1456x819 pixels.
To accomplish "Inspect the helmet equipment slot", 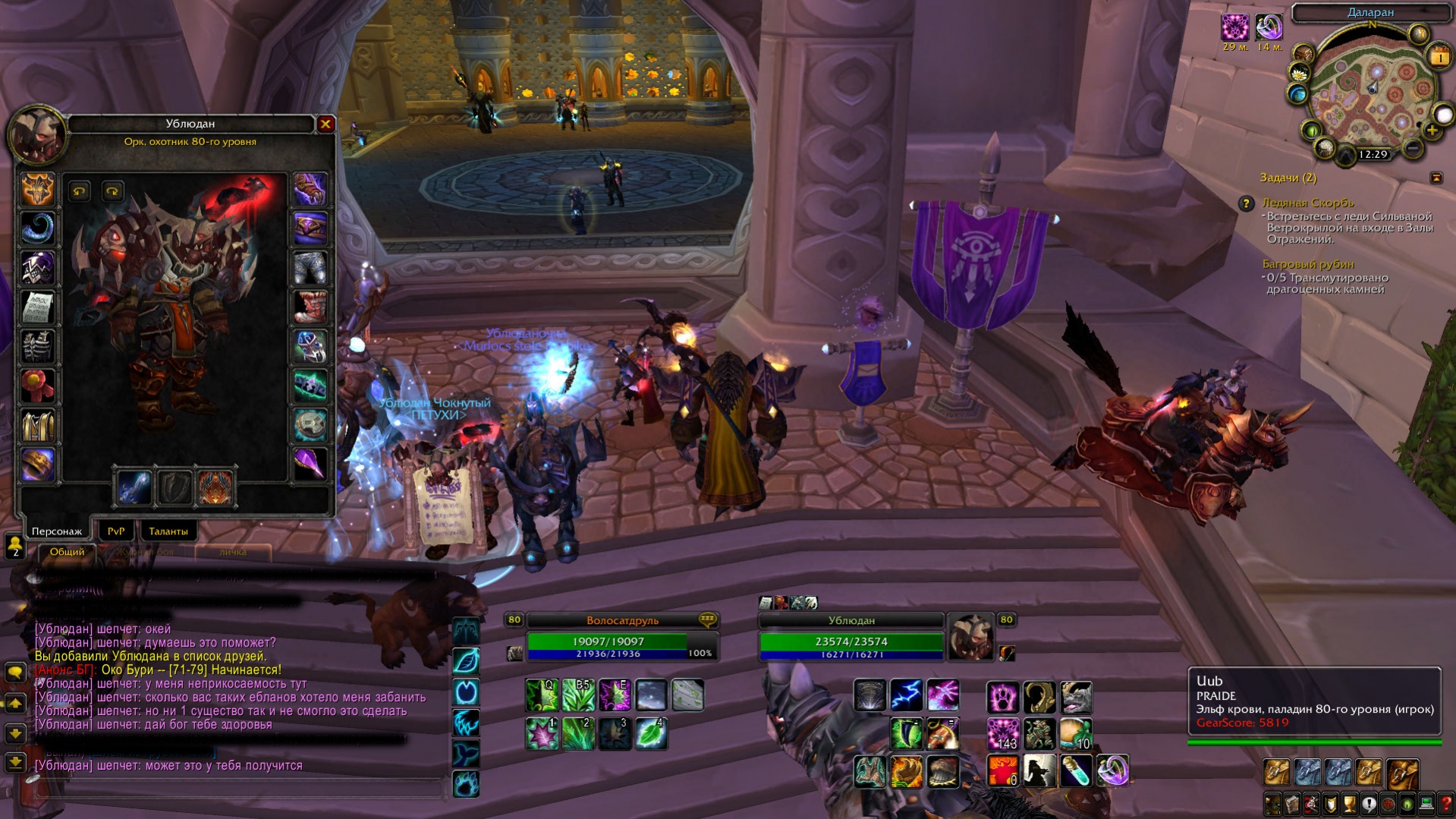I will click(x=37, y=189).
